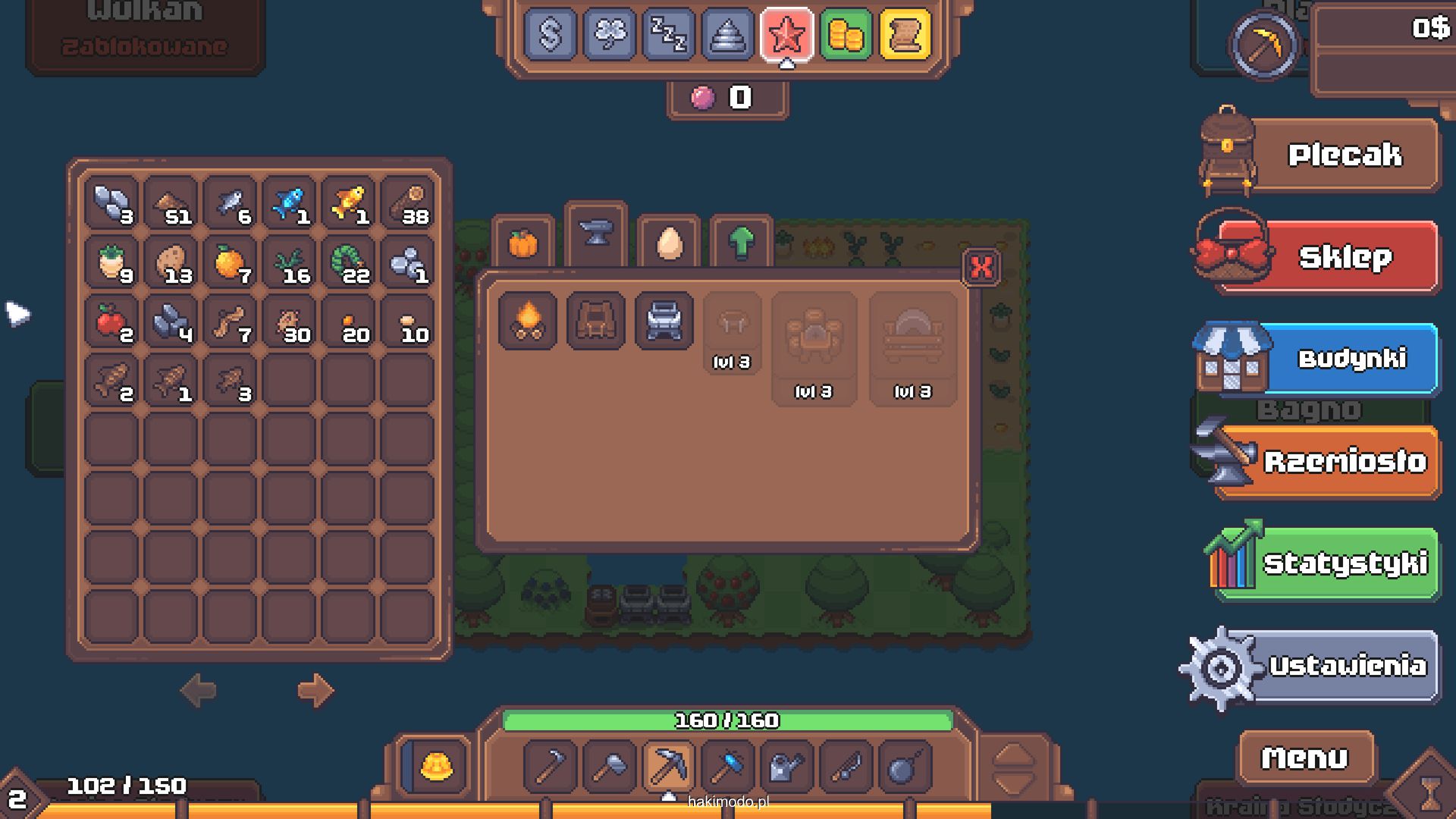Screen dimensions: 1456x819
Task: Go to next inventory page arrow
Action: (x=315, y=690)
